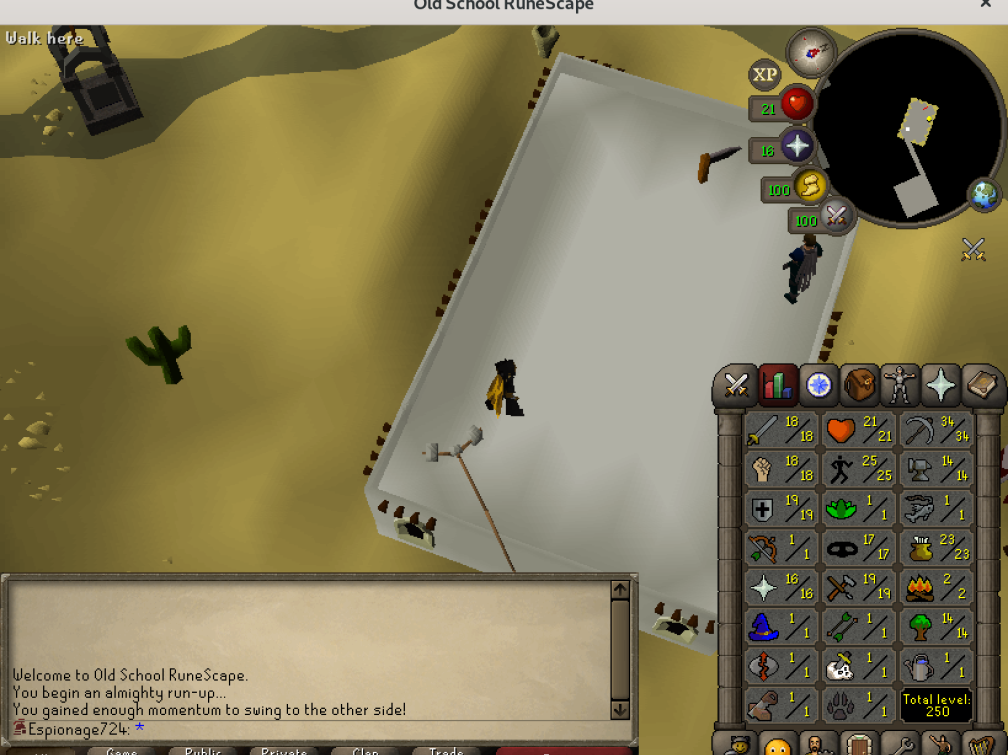
Task: Open the Combat Options tab
Action: (x=736, y=385)
